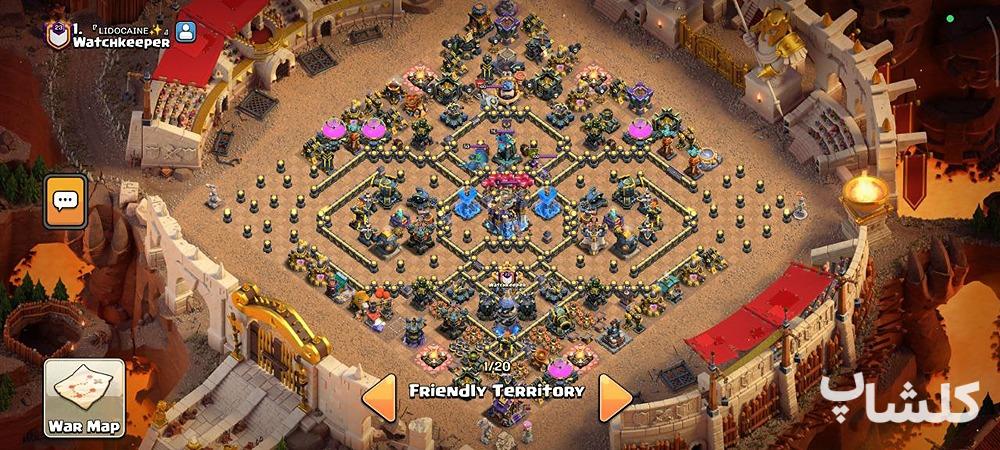View Watchkeeper's player profile icon
The width and height of the screenshot is (1000, 450).
[x=186, y=32]
